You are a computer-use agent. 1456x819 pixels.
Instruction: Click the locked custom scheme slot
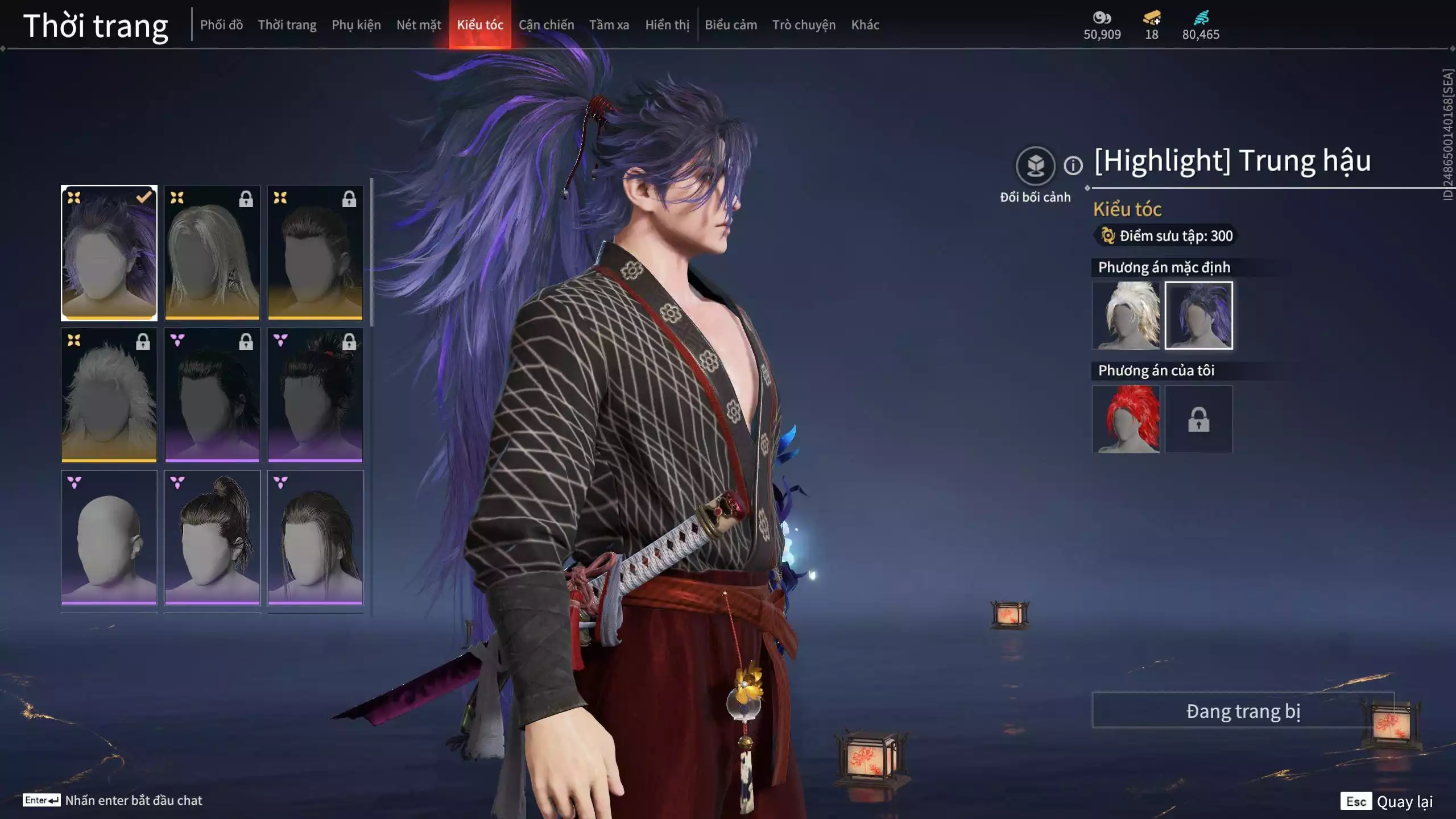pyautogui.click(x=1198, y=419)
